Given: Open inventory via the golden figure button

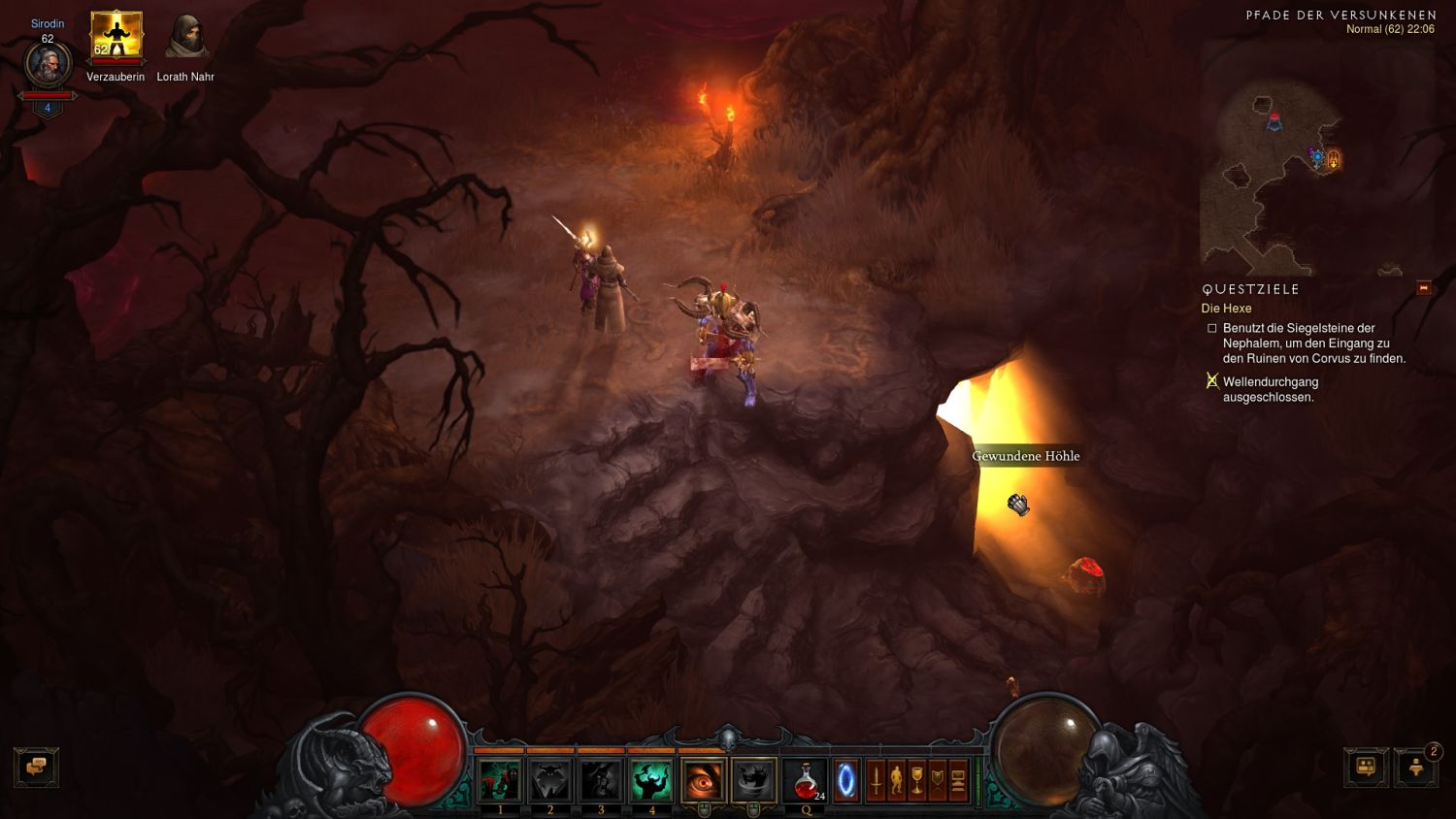Looking at the screenshot, I should point(896,780).
